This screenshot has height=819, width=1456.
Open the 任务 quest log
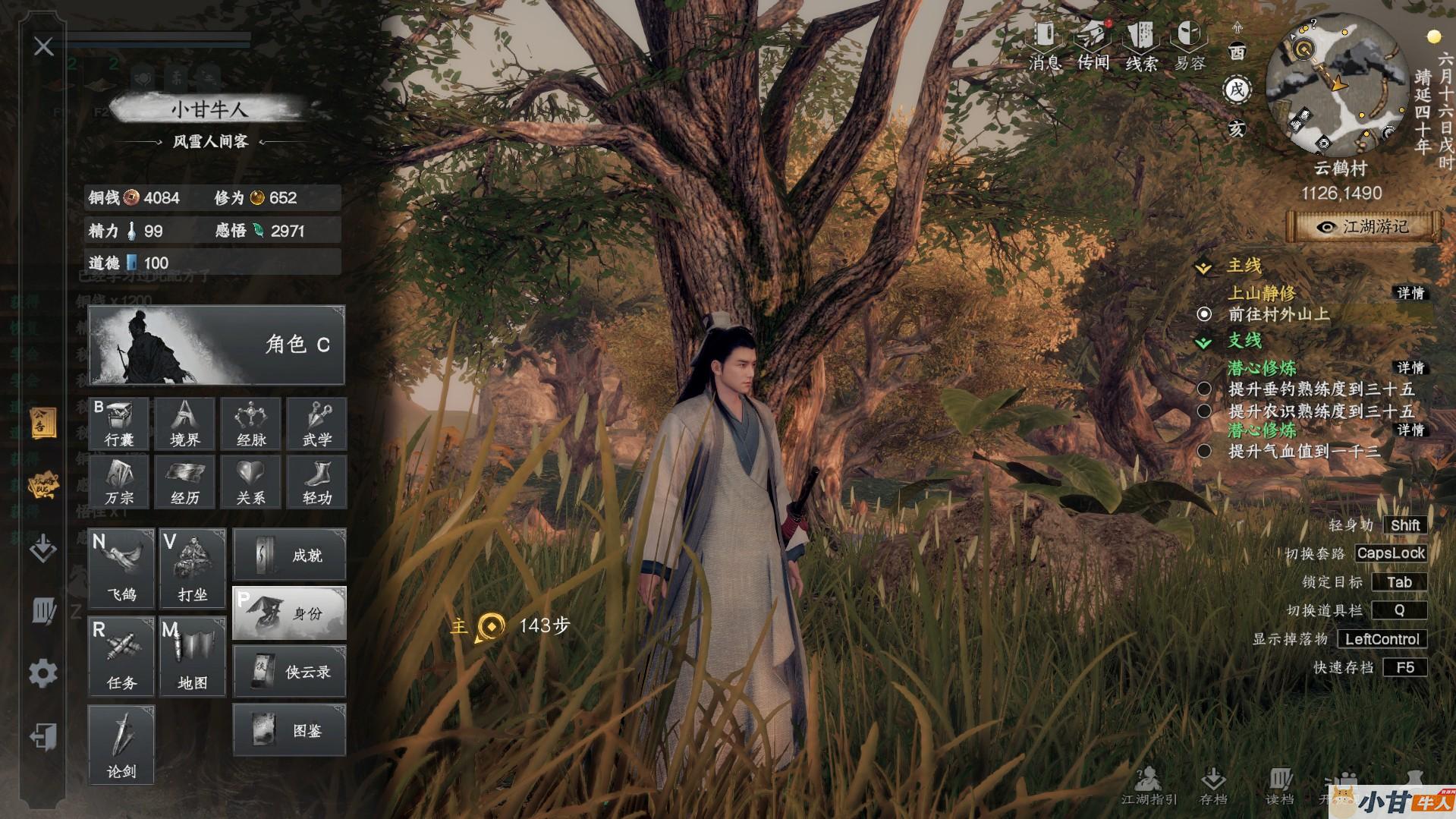(x=121, y=657)
